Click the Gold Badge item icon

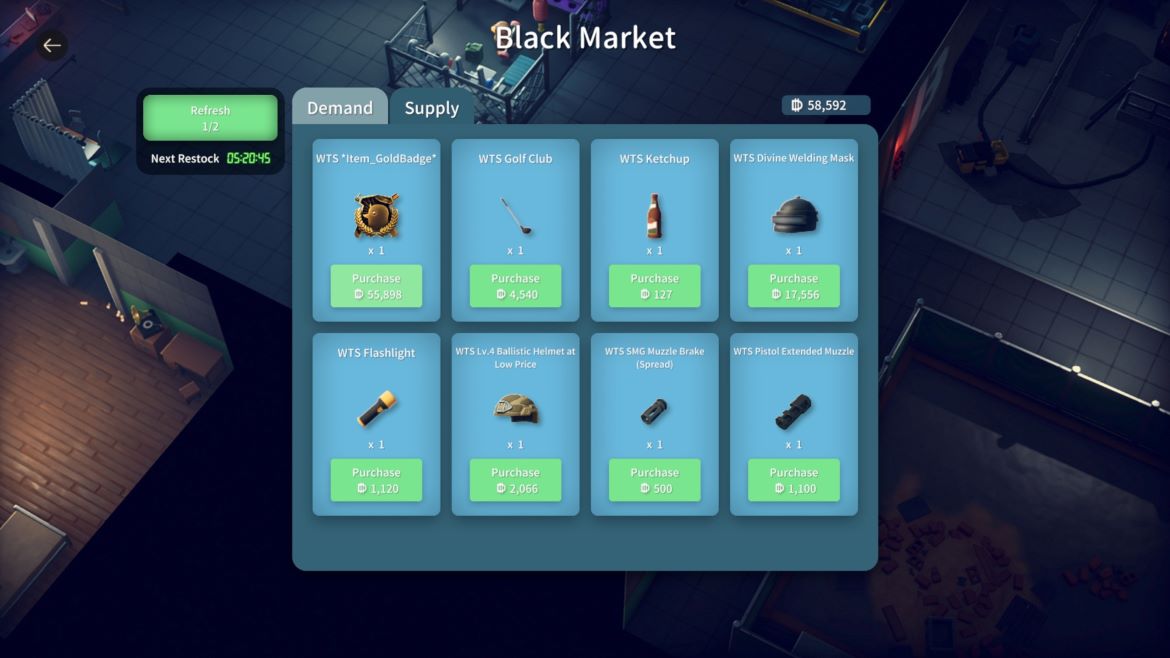point(376,215)
